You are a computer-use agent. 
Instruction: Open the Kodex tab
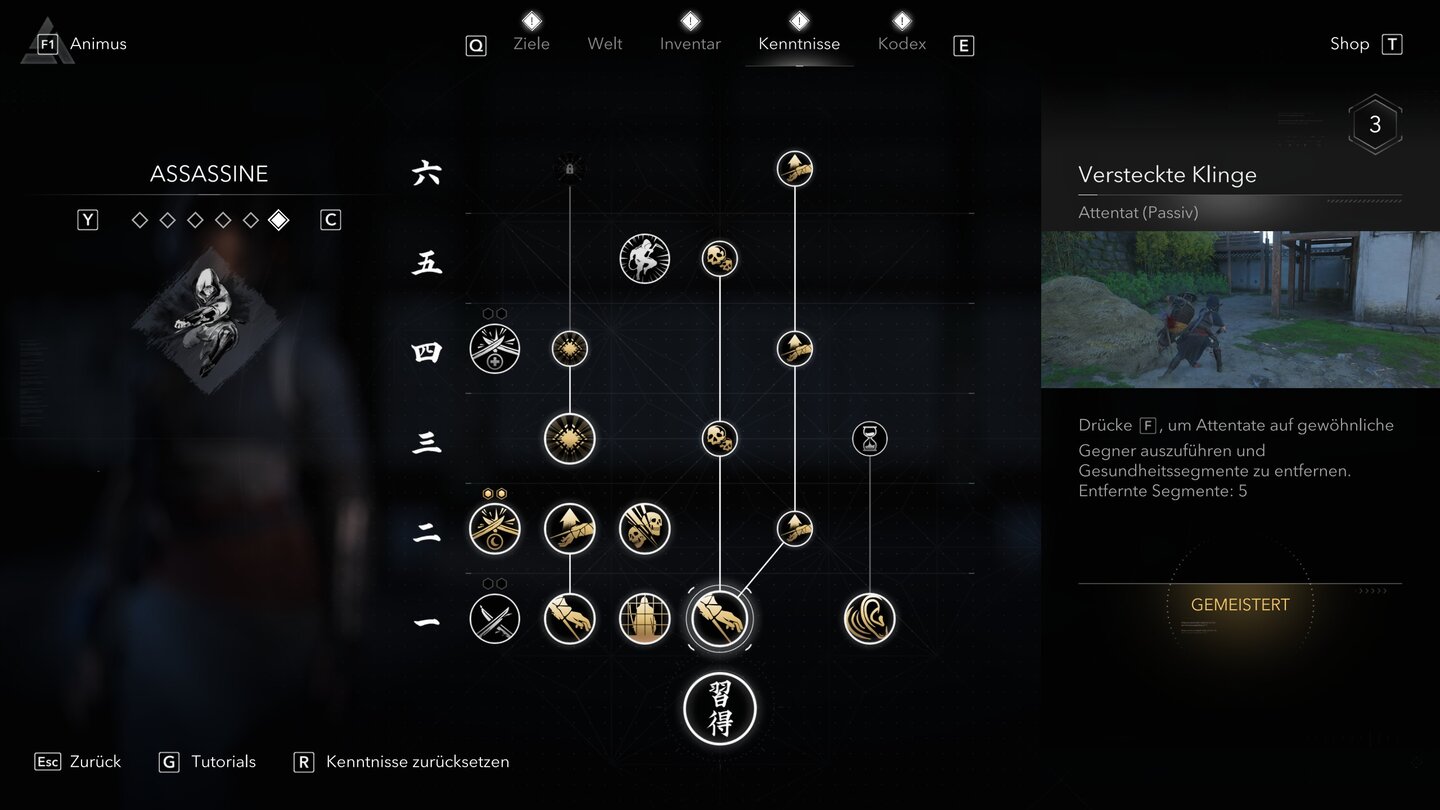pos(902,44)
